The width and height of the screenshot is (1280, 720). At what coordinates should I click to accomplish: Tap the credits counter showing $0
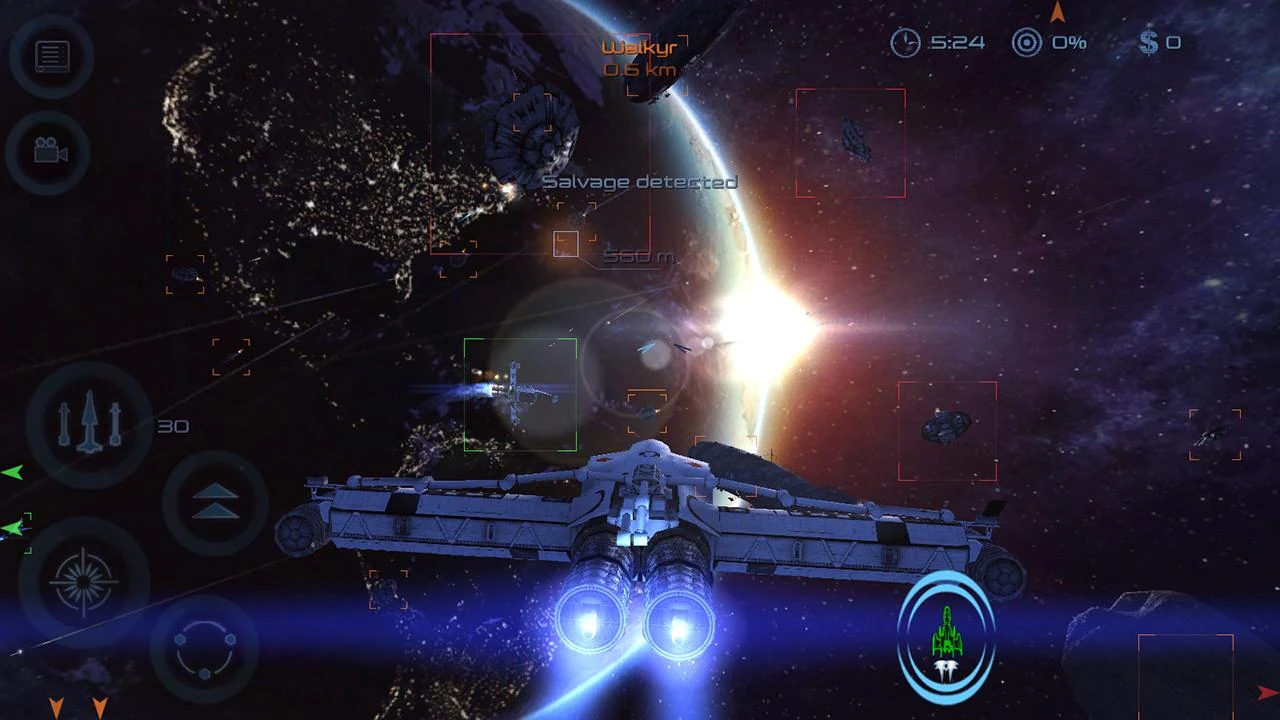click(1160, 42)
